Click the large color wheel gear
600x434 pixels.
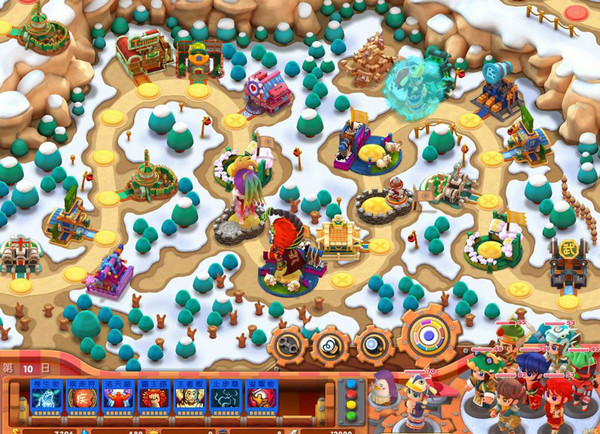tap(430, 334)
